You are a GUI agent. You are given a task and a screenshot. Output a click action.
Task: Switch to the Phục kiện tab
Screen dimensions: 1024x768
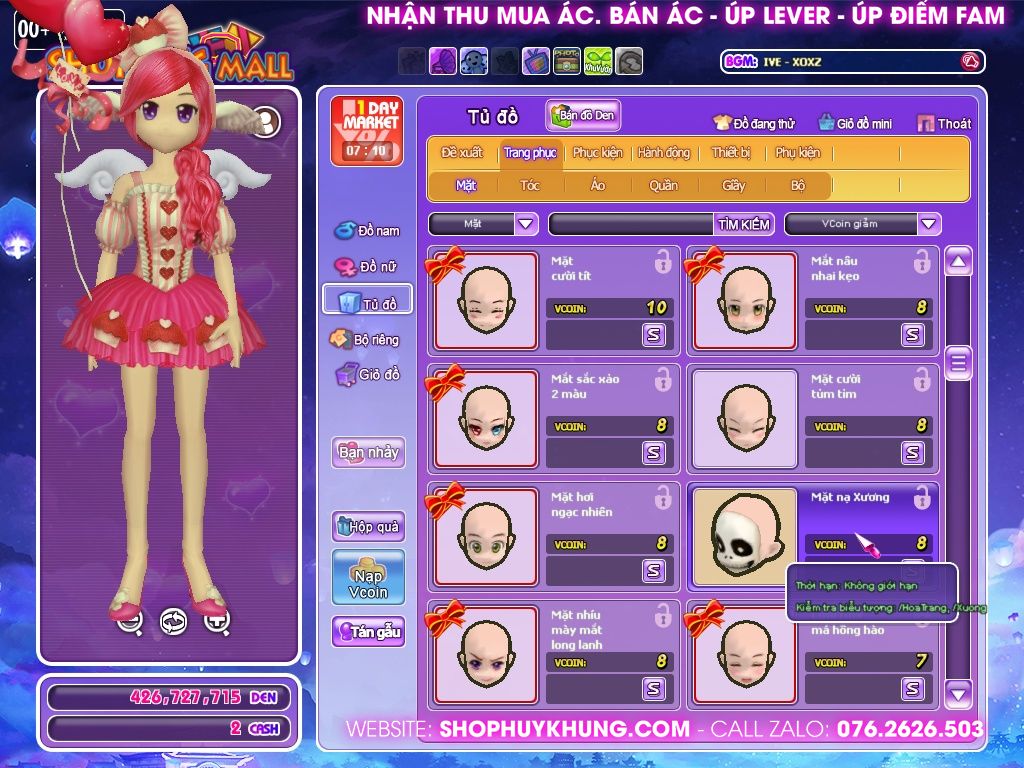597,153
